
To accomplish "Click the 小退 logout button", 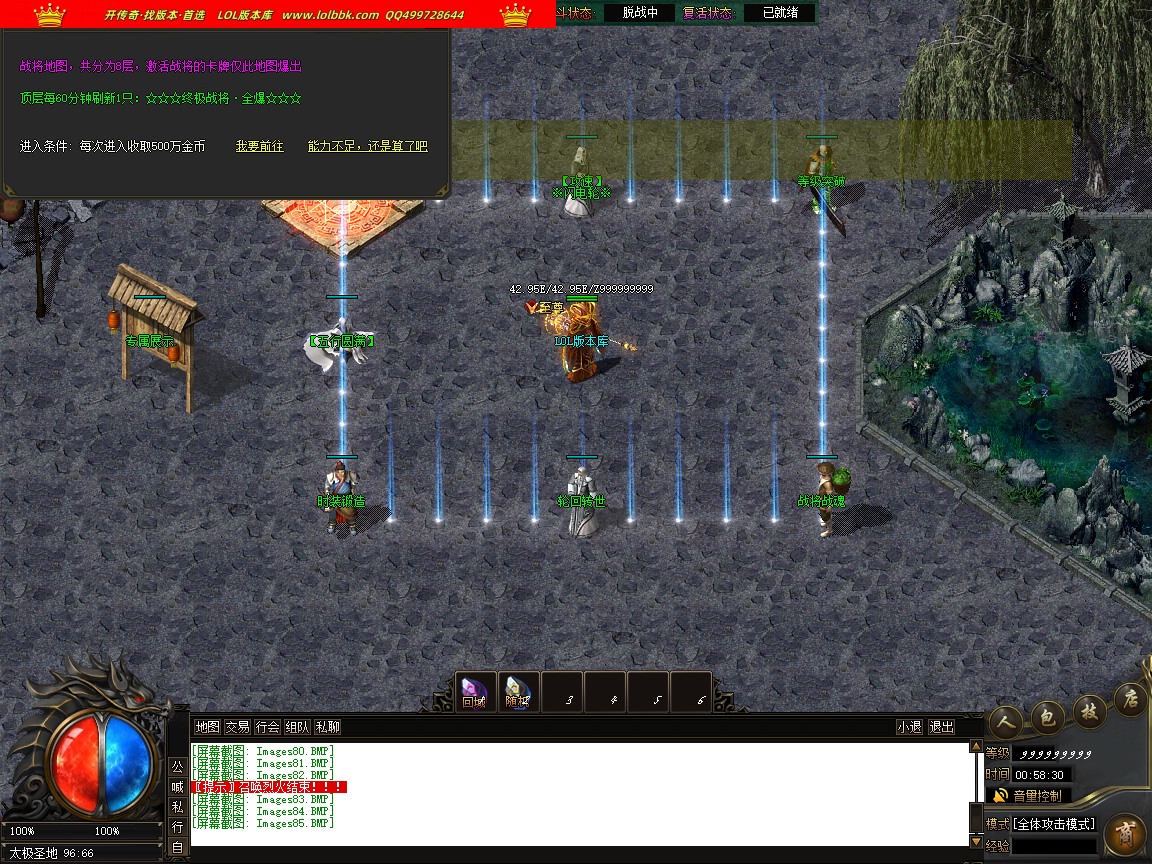I will (909, 727).
